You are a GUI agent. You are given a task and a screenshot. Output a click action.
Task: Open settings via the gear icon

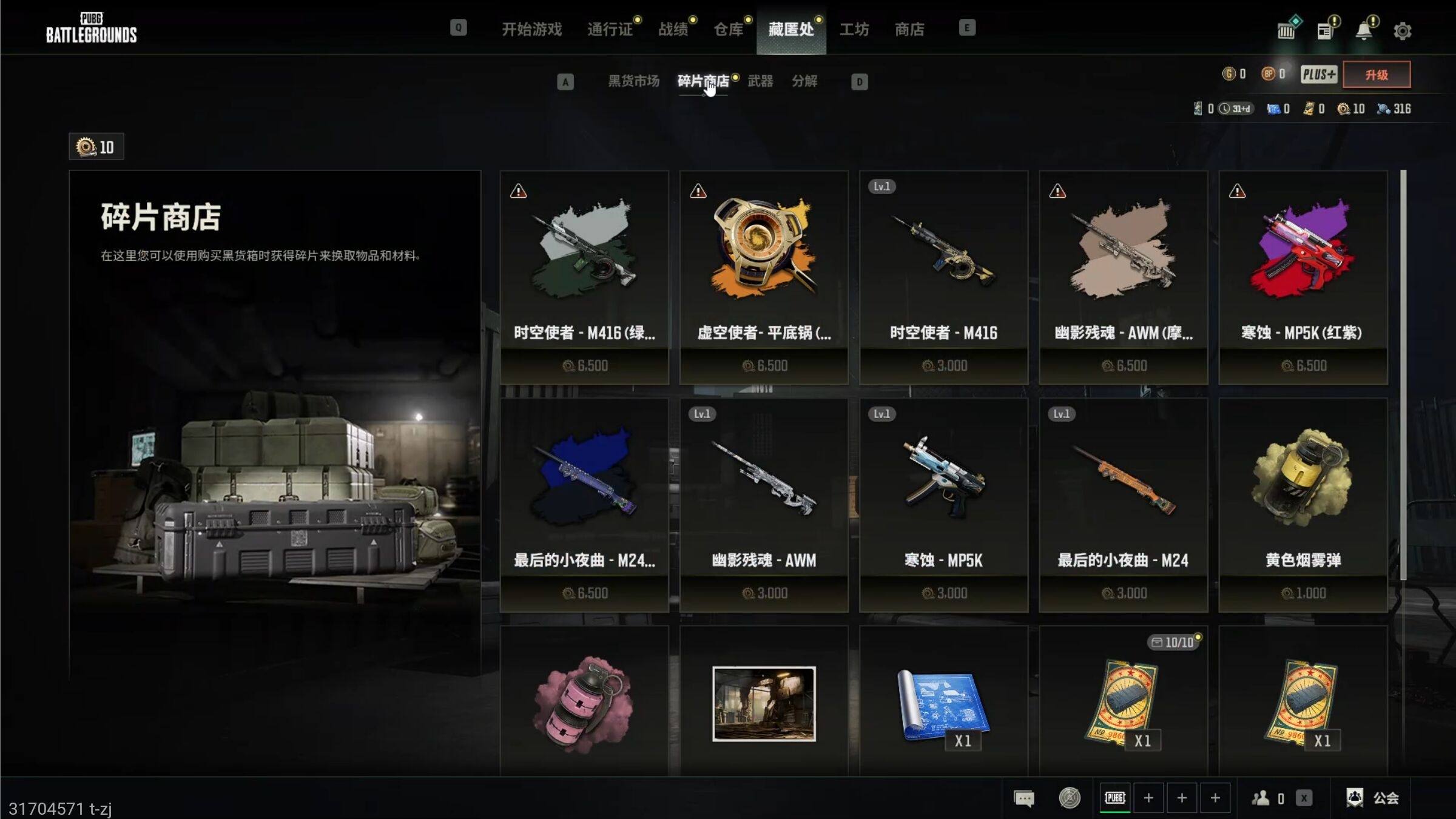(1402, 31)
